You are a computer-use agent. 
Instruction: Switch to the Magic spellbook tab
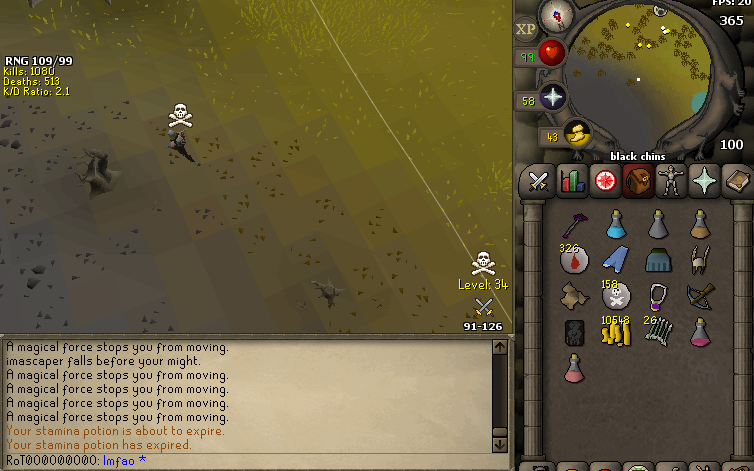click(x=737, y=181)
